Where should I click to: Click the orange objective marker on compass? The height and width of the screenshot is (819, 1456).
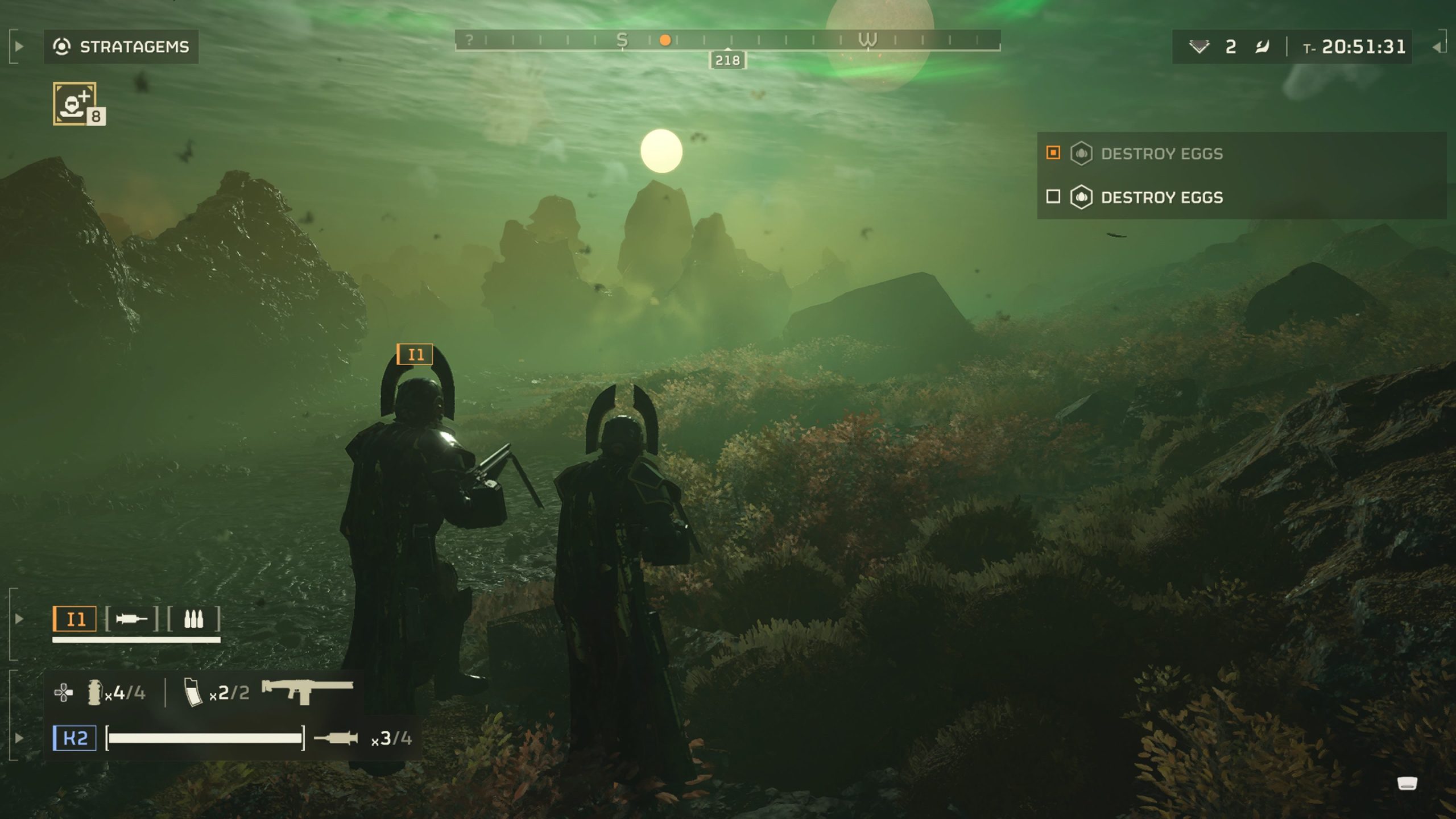point(665,40)
